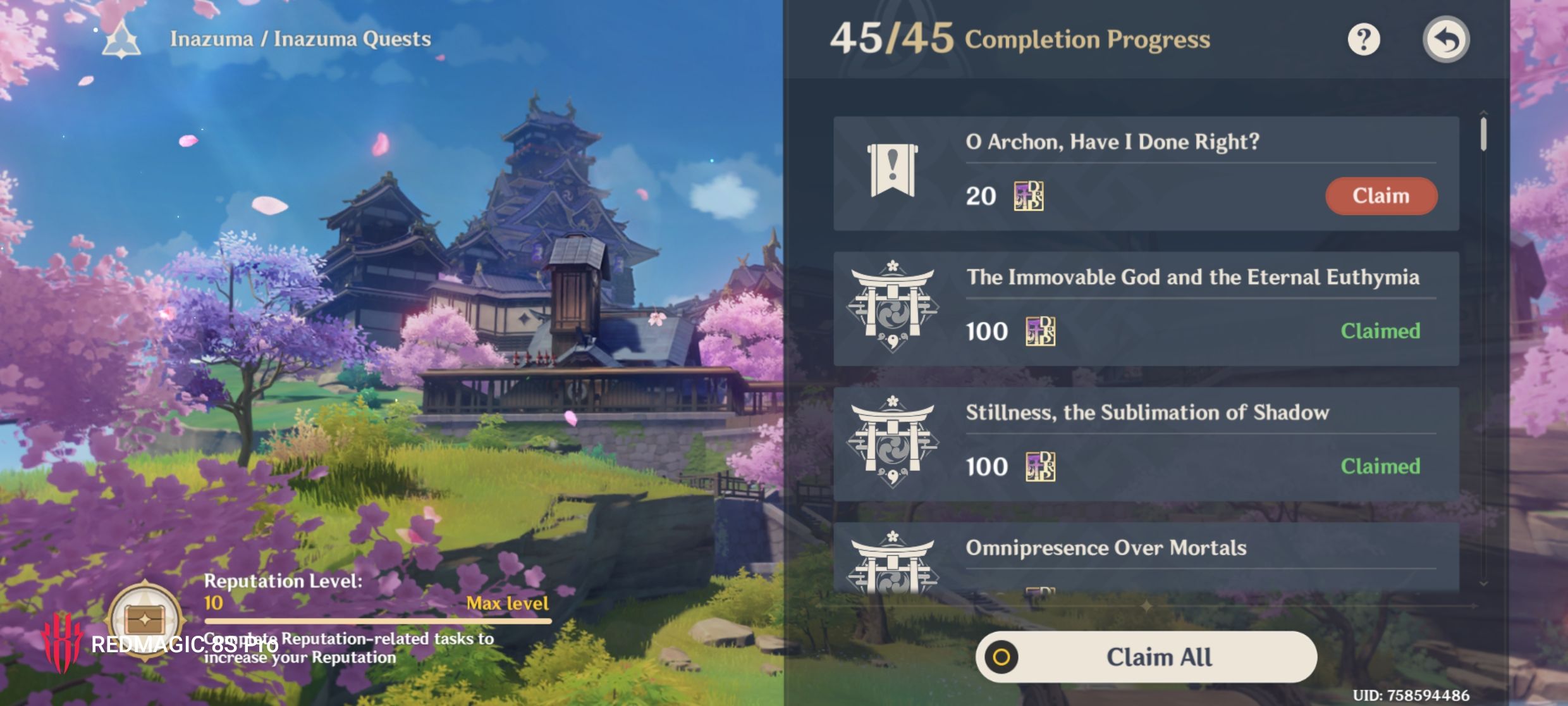Open the help question mark icon
Viewport: 1568px width, 706px height.
(x=1363, y=40)
